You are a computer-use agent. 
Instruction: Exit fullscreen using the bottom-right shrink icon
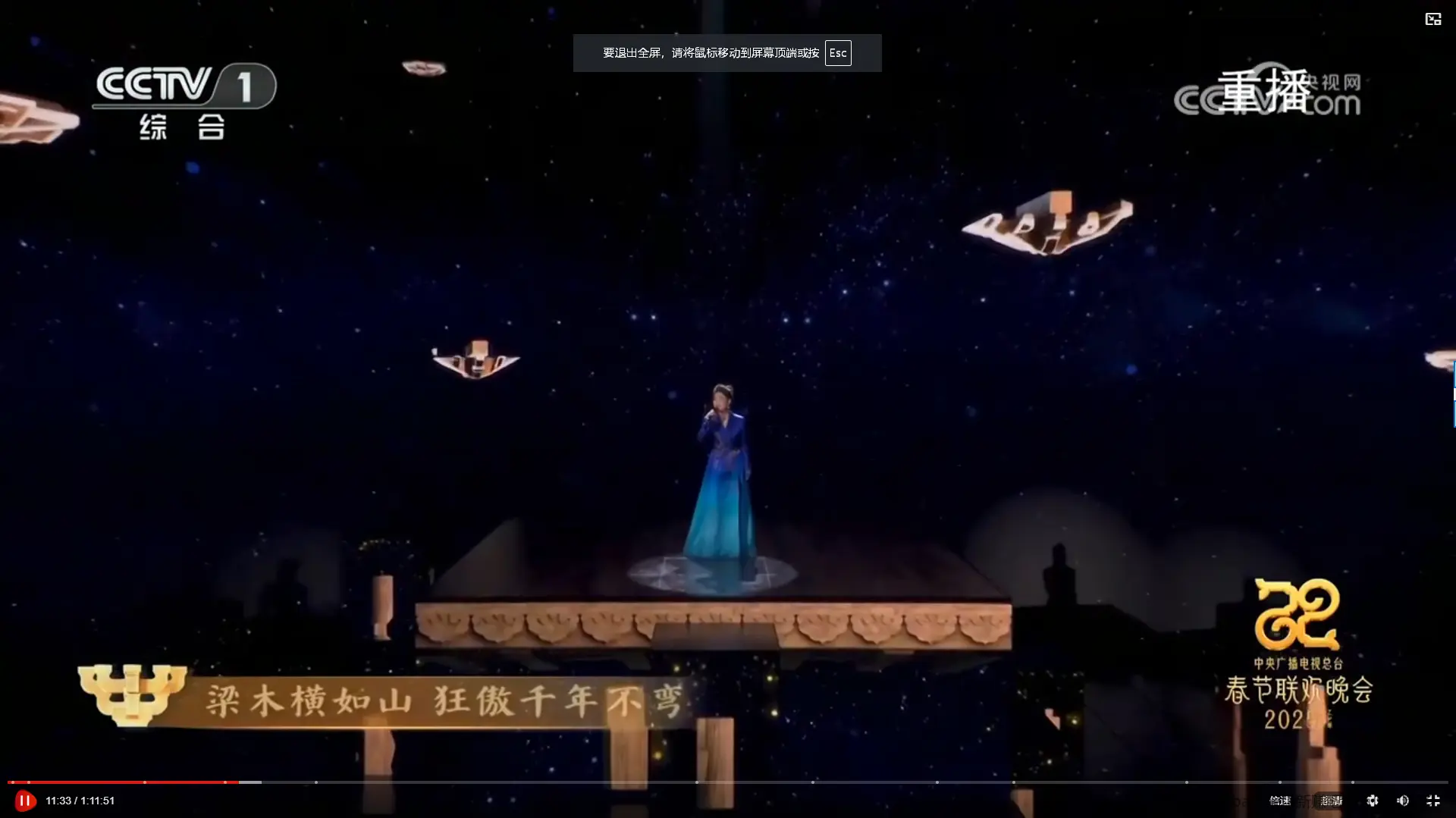(x=1432, y=801)
